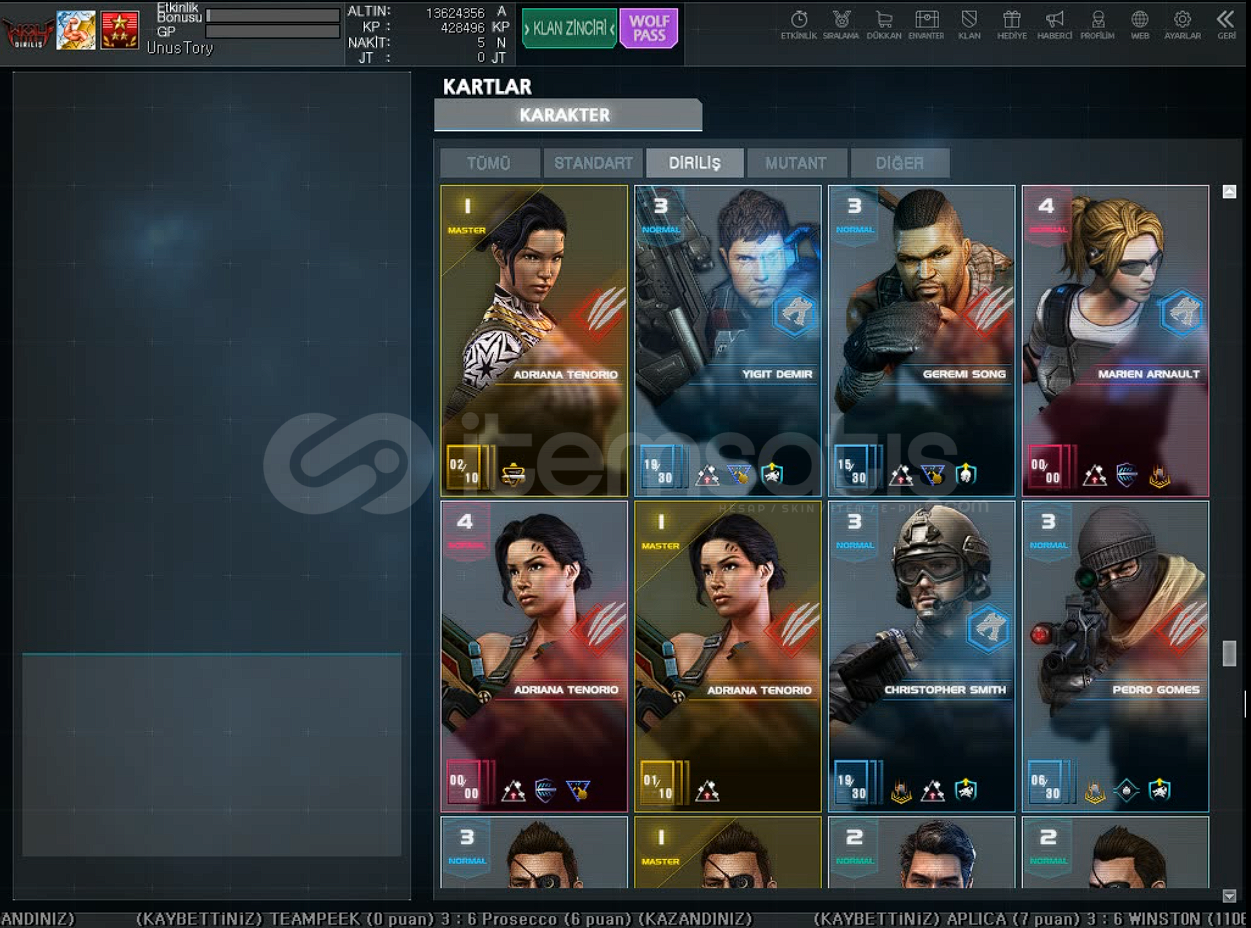Click the scroll-down arrow of card list

click(1230, 896)
